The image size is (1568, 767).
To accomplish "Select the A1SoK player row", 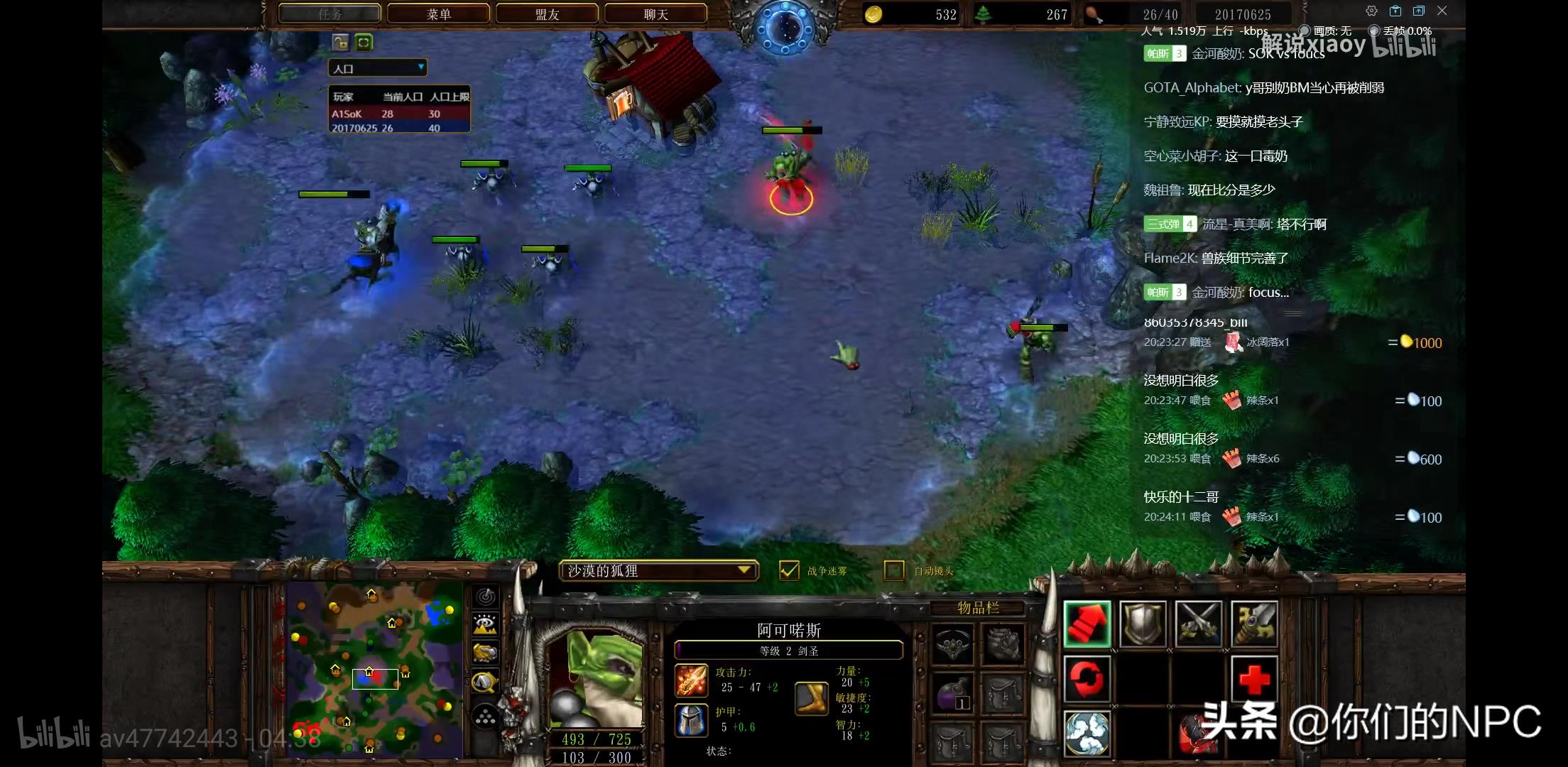I will 398,114.
